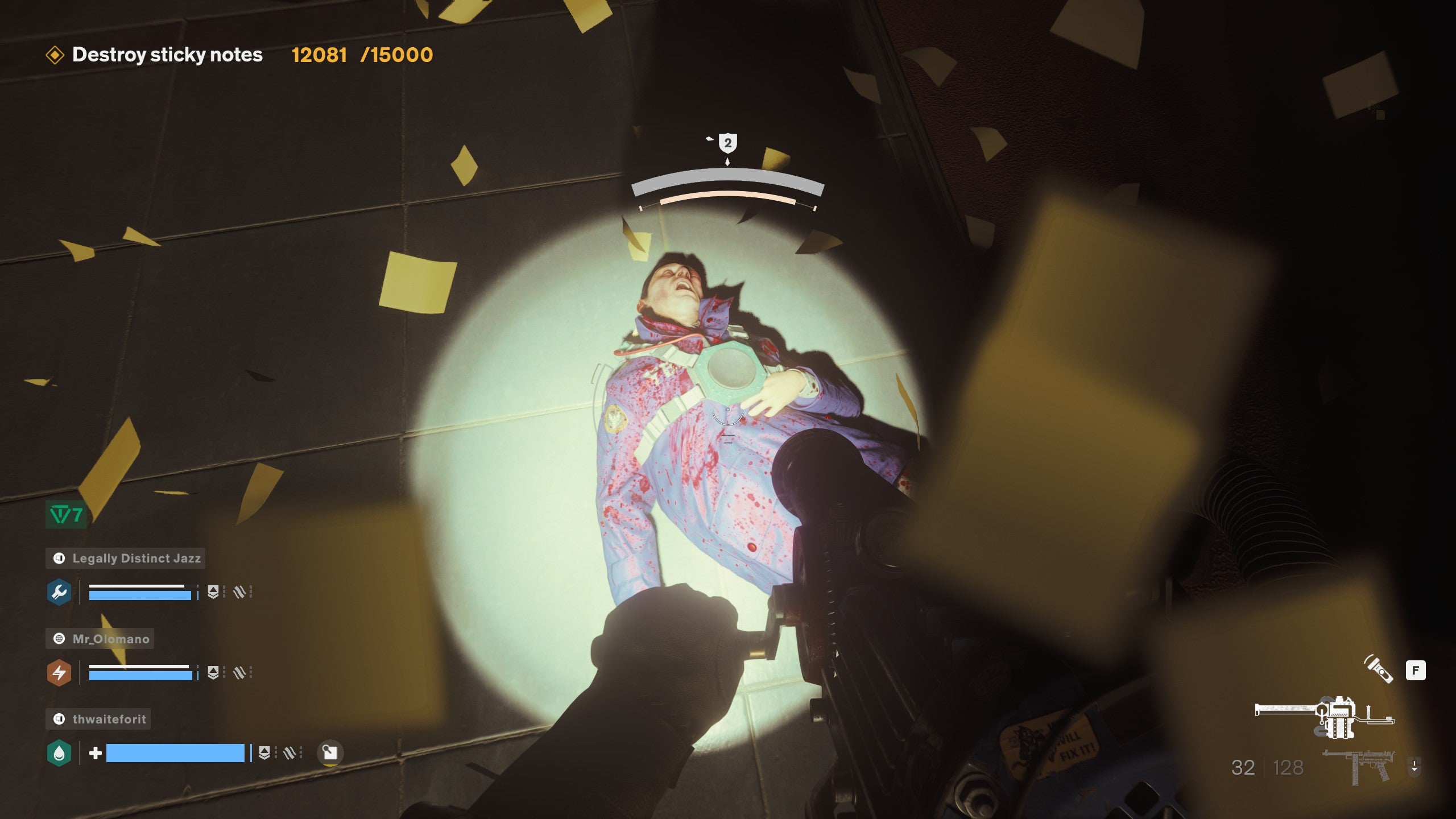Screen dimensions: 1456x819
Task: Click the green tier 7 currency badge
Action: point(66,515)
